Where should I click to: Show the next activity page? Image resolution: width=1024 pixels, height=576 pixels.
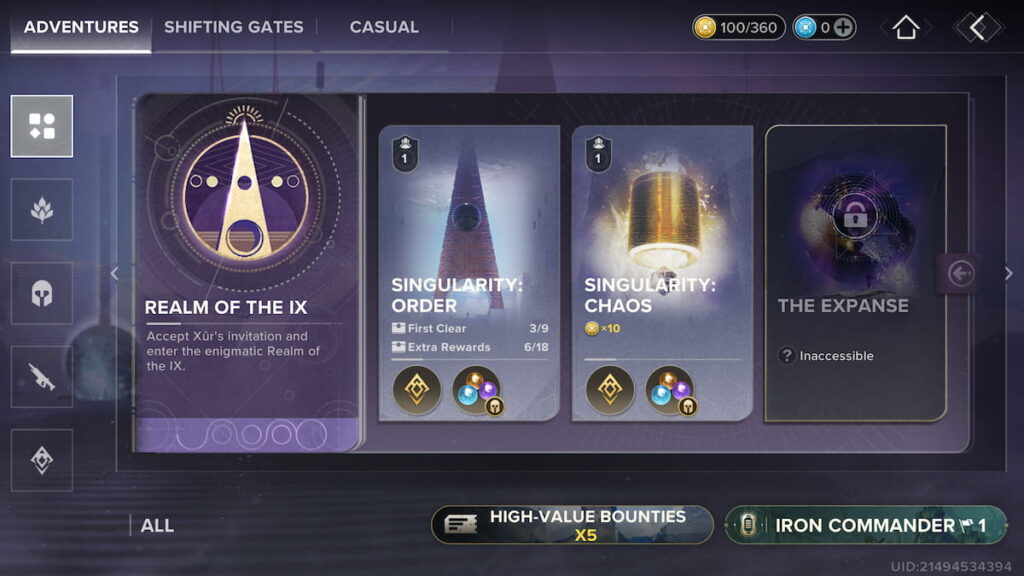click(x=1008, y=274)
